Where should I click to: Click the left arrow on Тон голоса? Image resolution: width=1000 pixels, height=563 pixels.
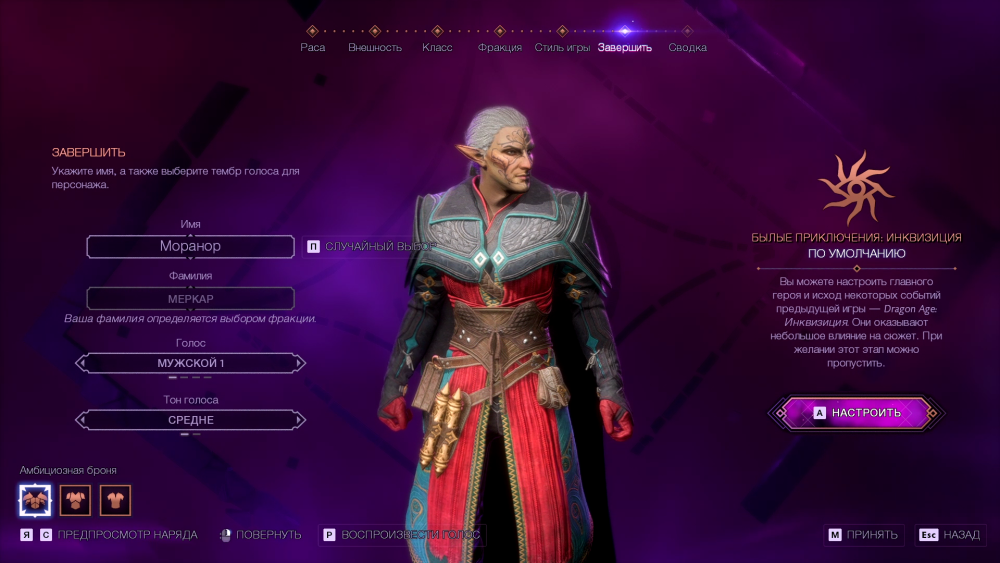point(83,420)
